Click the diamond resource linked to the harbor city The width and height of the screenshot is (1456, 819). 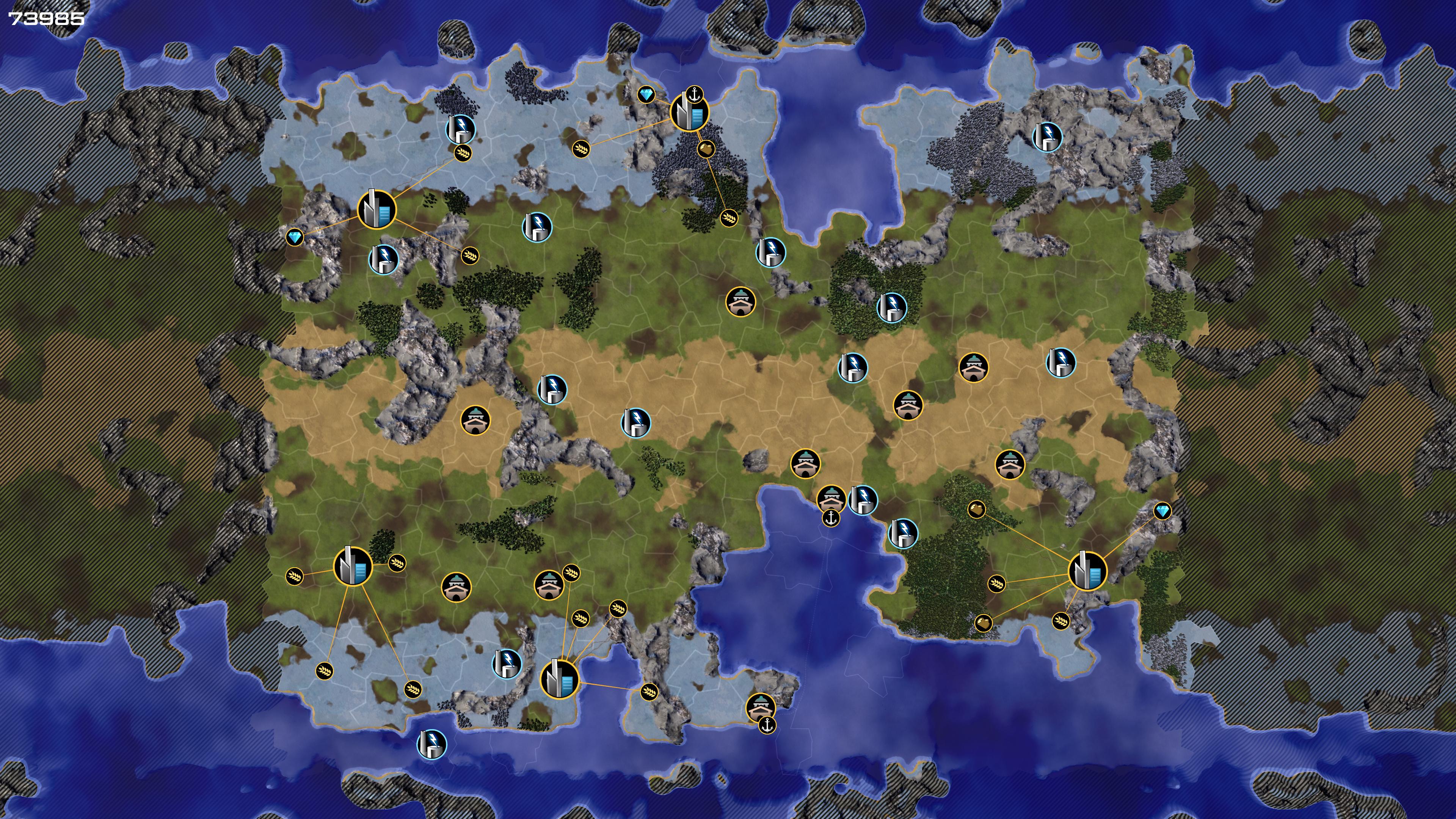646,94
